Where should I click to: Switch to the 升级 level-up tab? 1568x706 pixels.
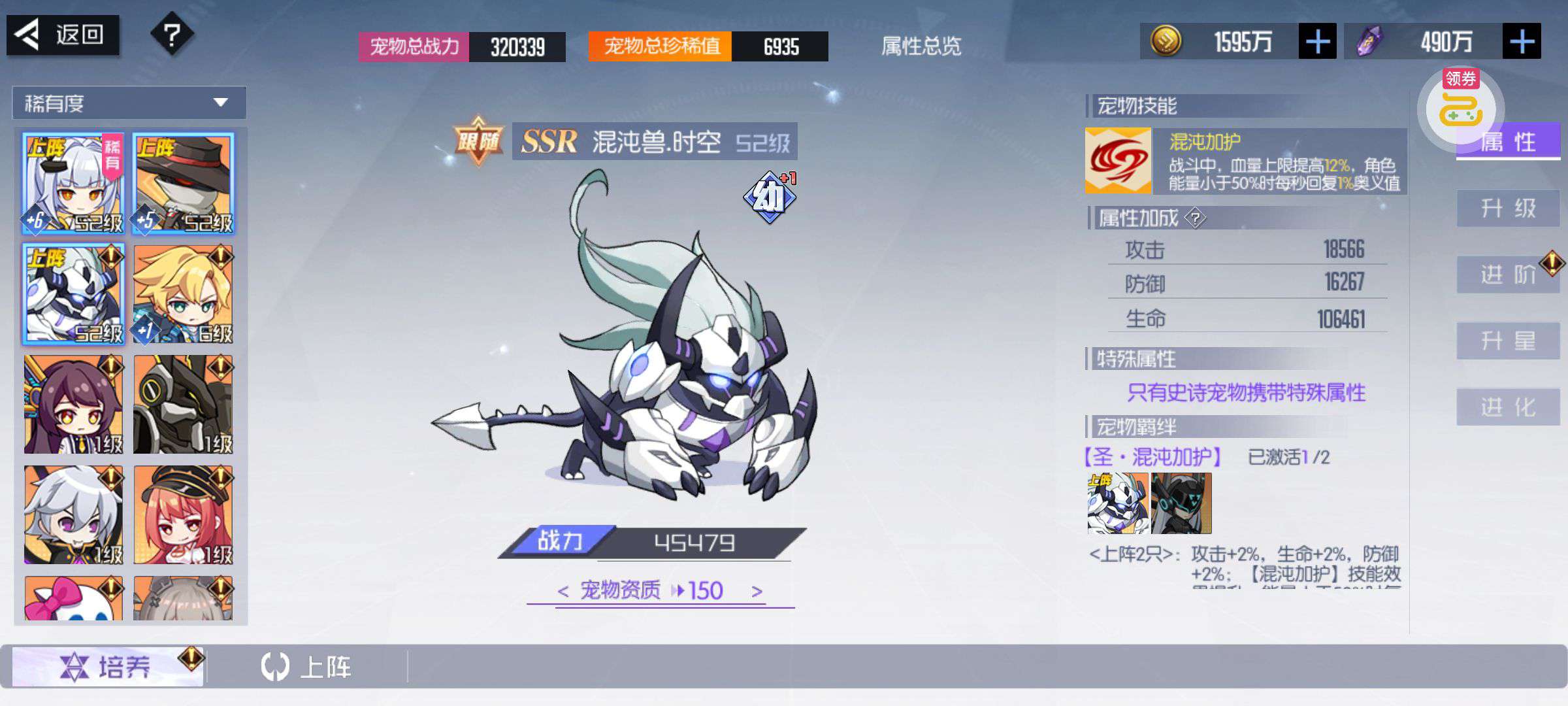pyautogui.click(x=1508, y=209)
